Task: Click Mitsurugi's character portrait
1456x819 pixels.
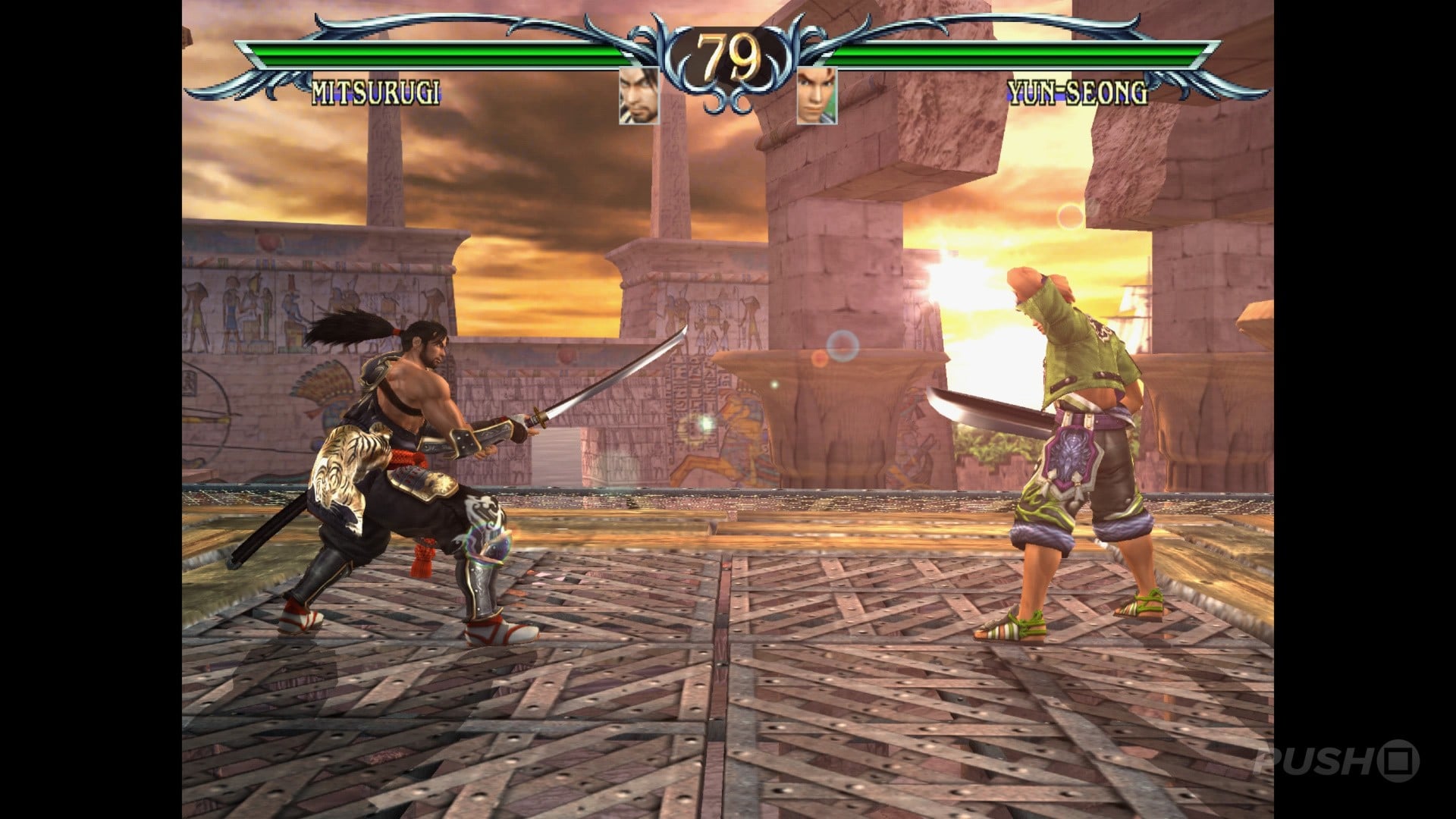Action: 639,96
